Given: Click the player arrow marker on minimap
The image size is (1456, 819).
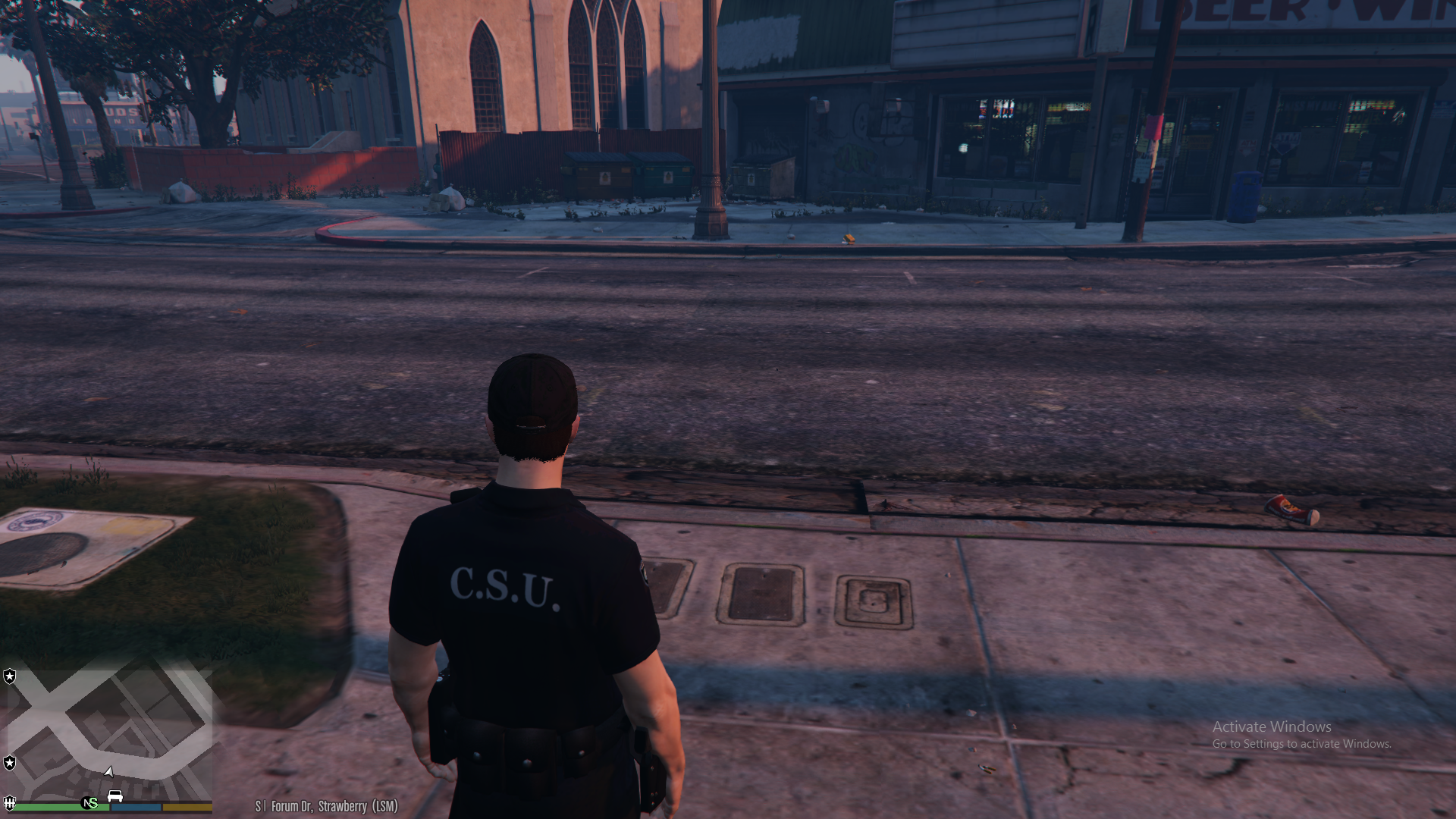Looking at the screenshot, I should 109,772.
